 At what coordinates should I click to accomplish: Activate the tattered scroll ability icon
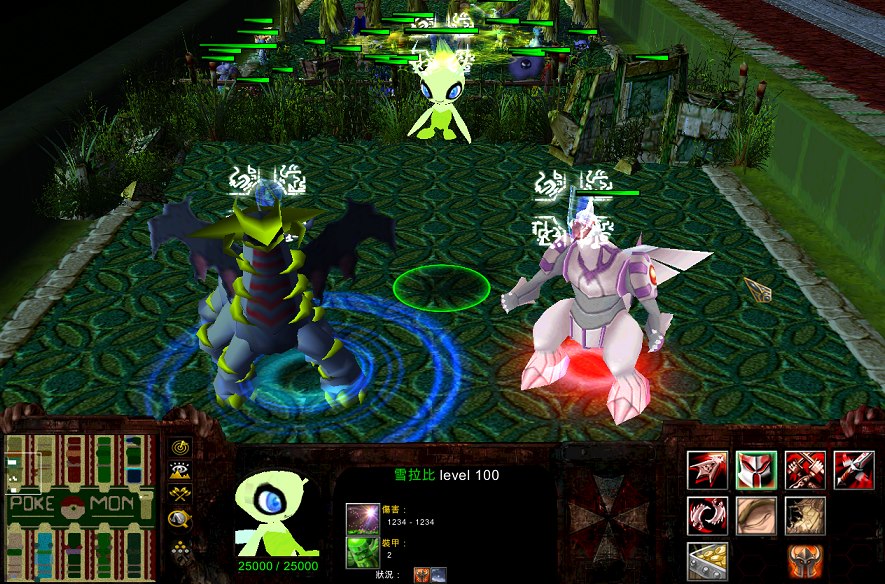pos(805,516)
